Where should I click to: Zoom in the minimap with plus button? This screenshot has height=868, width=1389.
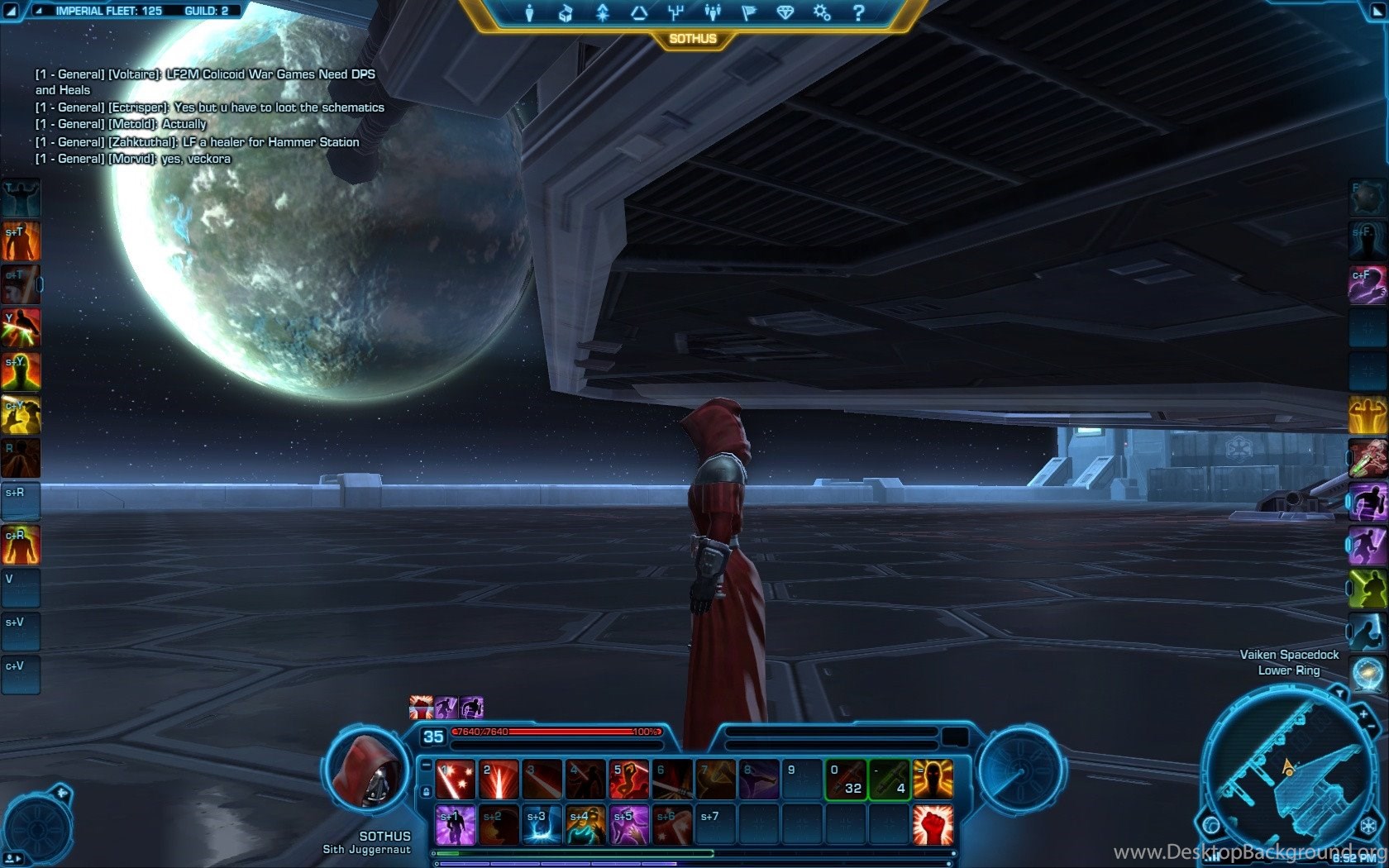tap(1363, 713)
